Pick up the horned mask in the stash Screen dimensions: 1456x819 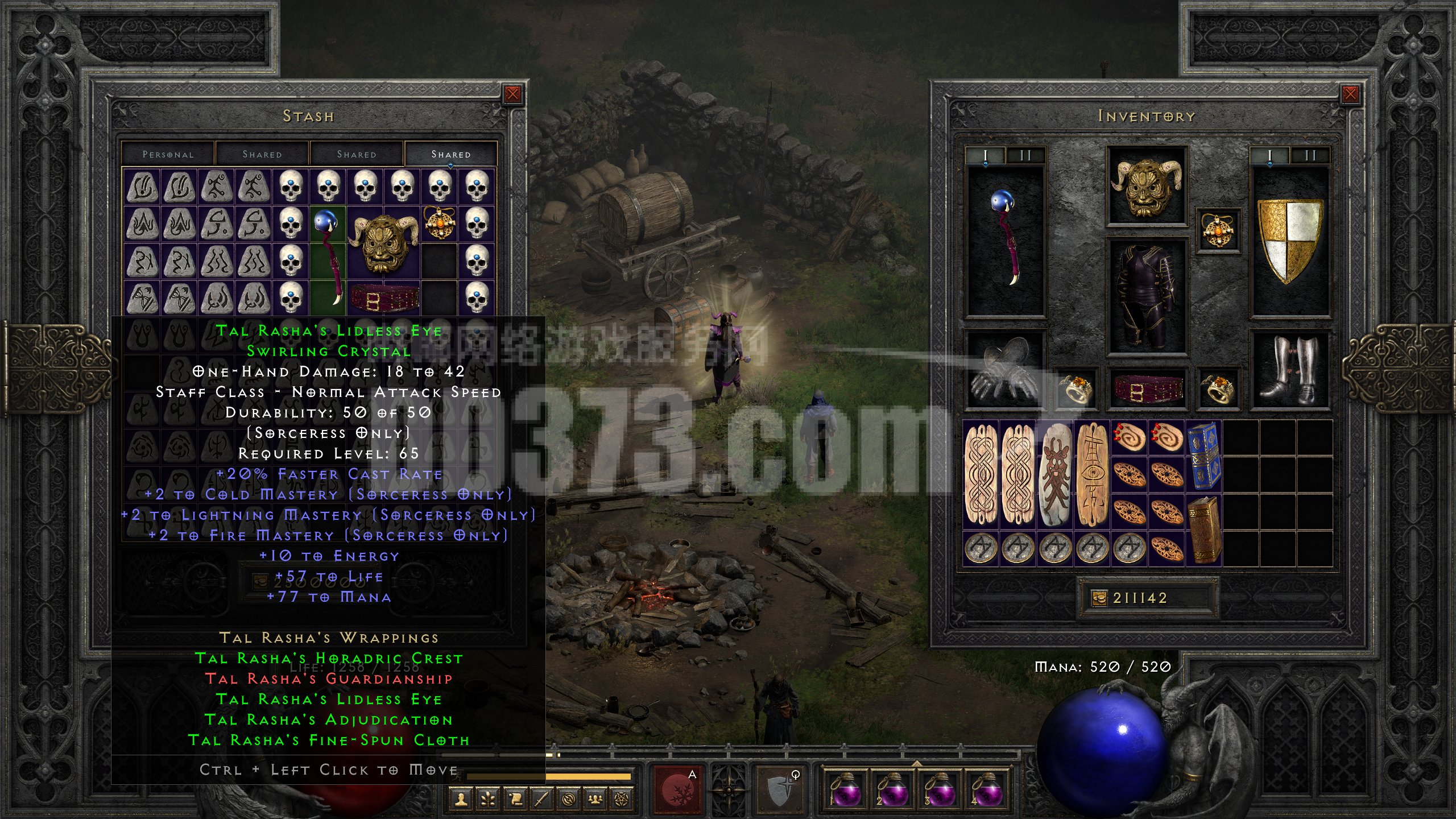tap(384, 242)
